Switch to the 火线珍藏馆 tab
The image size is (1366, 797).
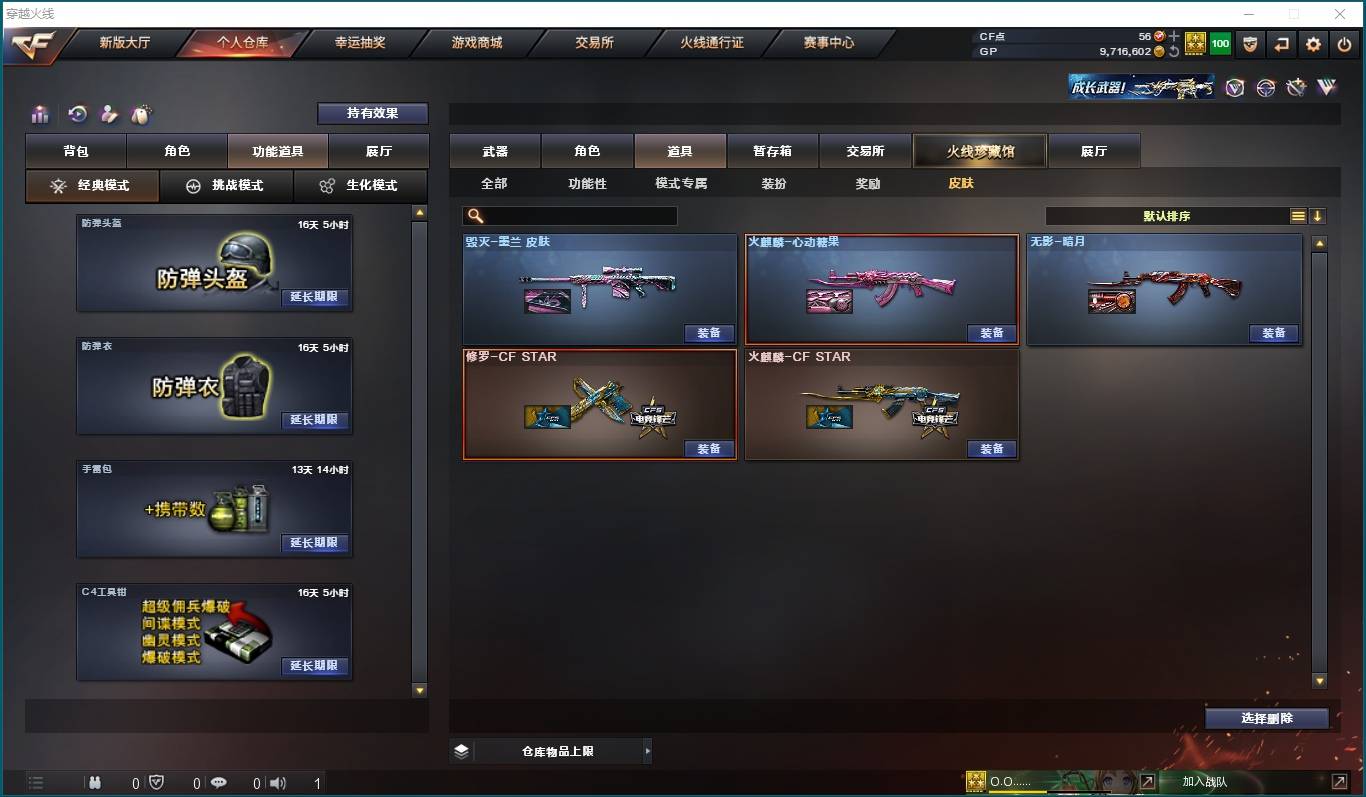click(x=980, y=150)
